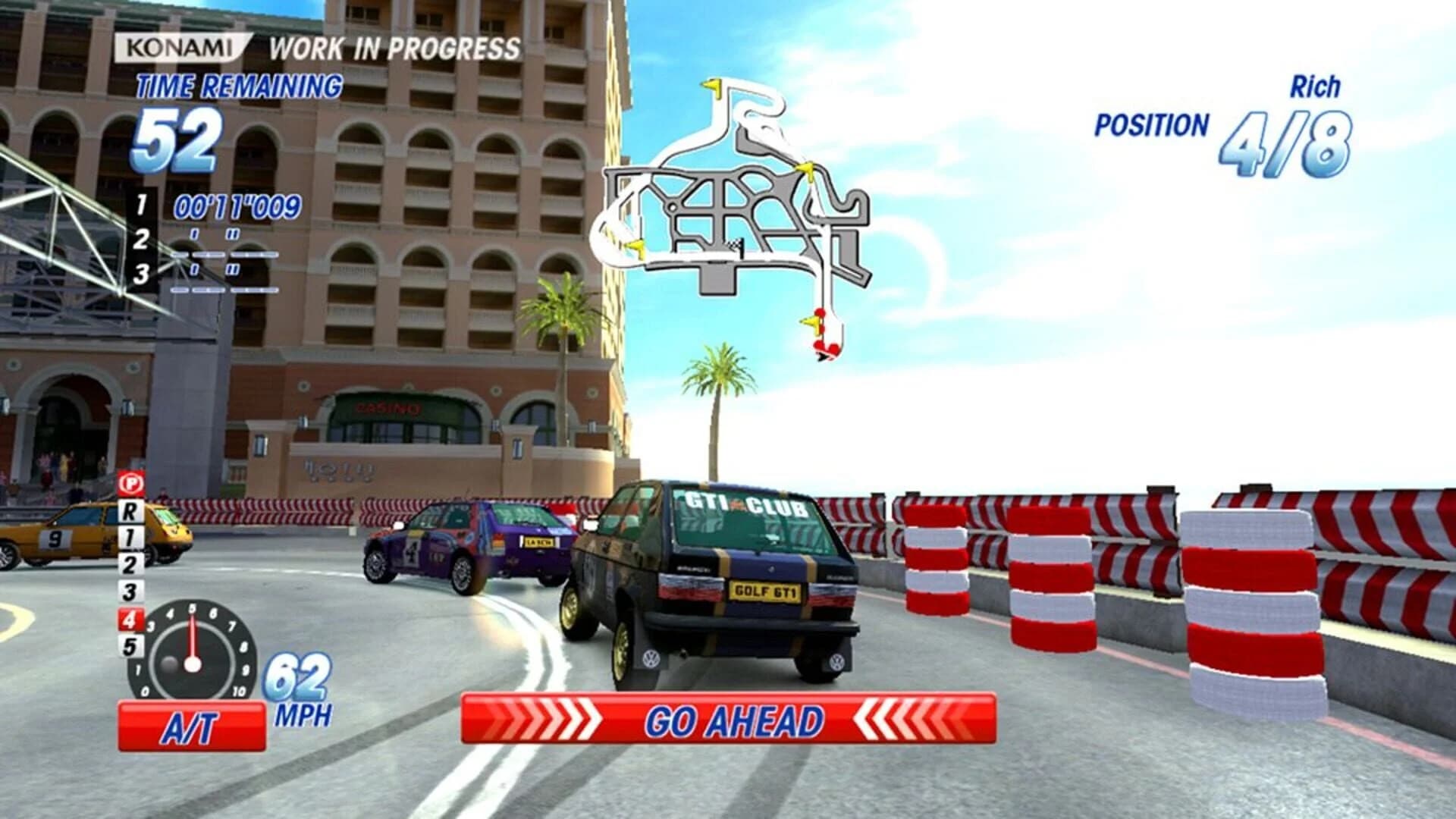Screen dimensions: 1456x819
Task: Click the WORK IN PROGRESS label
Action: pos(394,47)
